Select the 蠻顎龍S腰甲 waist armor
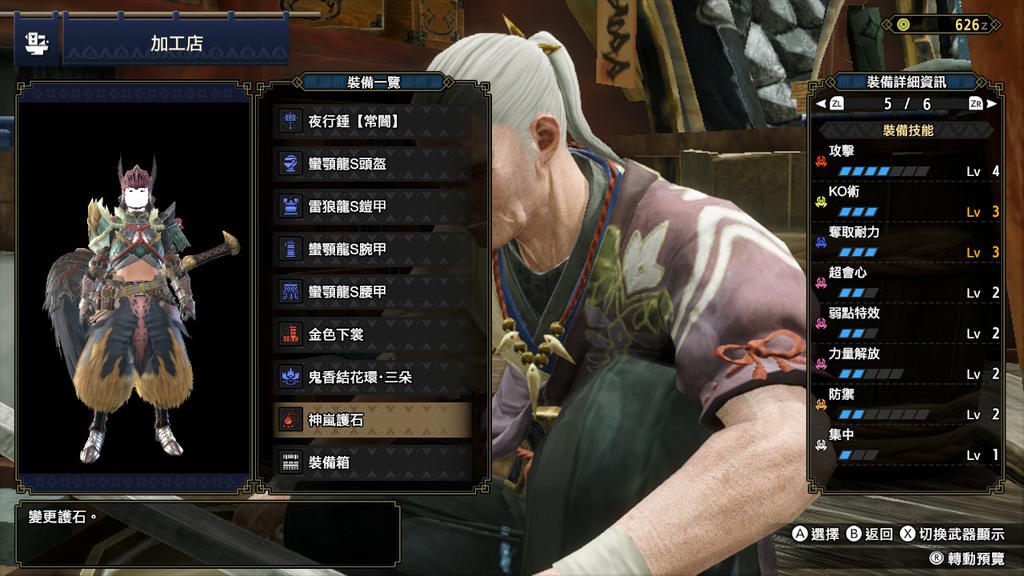This screenshot has height=576, width=1024. pos(373,292)
